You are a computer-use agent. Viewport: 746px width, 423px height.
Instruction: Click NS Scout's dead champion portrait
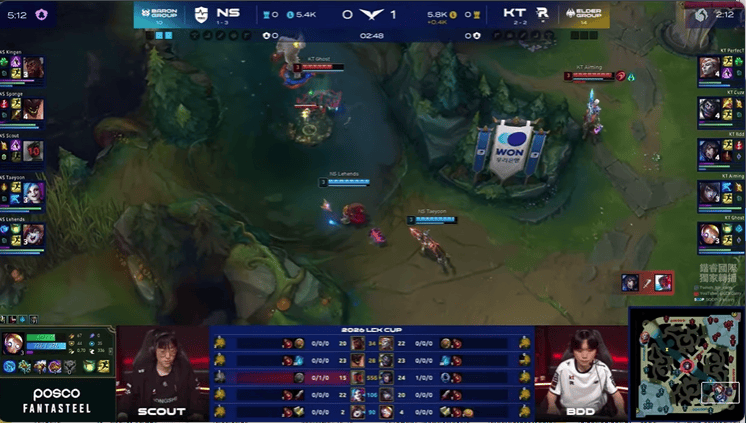(x=33, y=151)
